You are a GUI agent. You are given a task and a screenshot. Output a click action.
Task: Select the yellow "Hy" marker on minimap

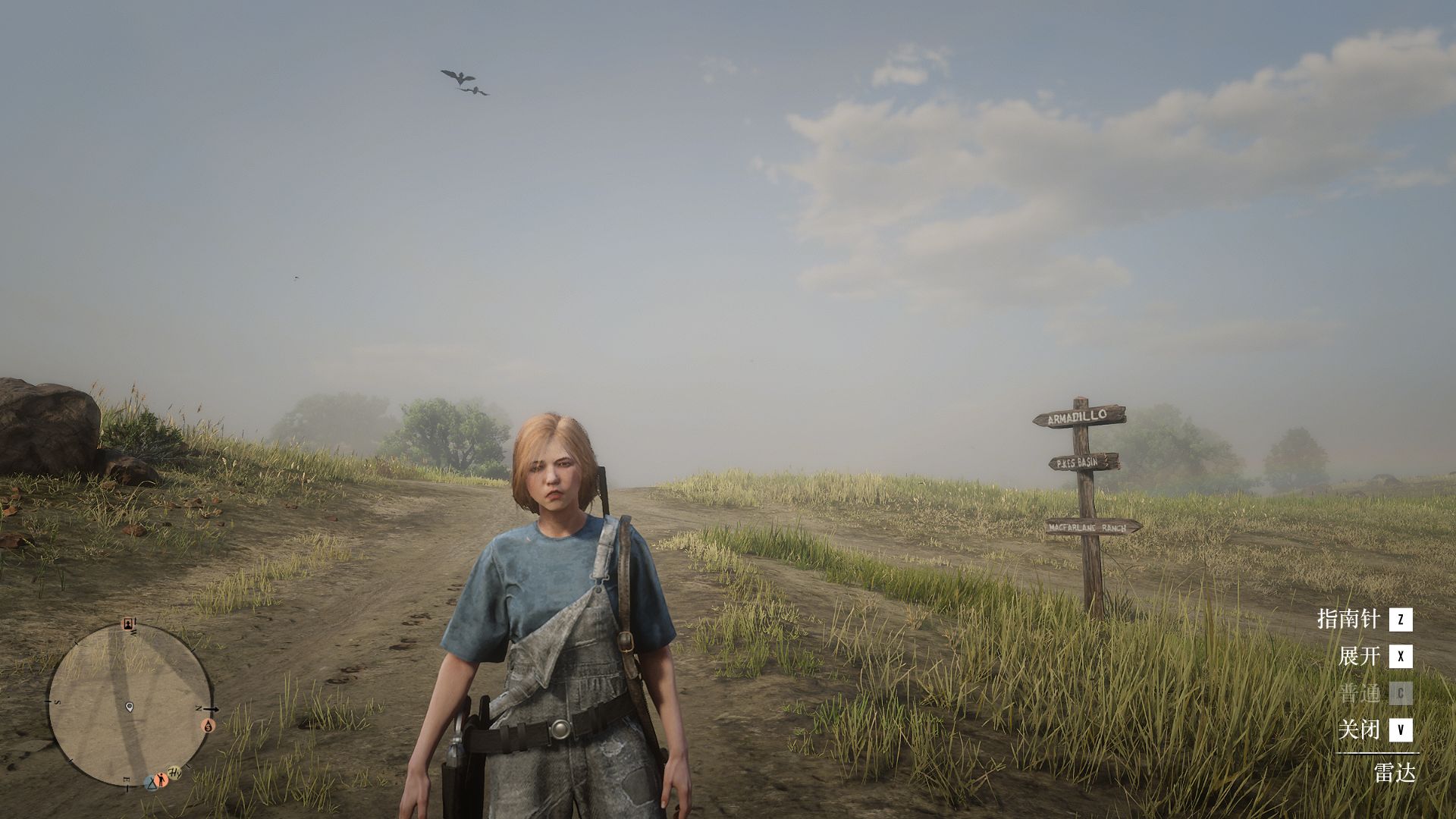pyautogui.click(x=174, y=772)
